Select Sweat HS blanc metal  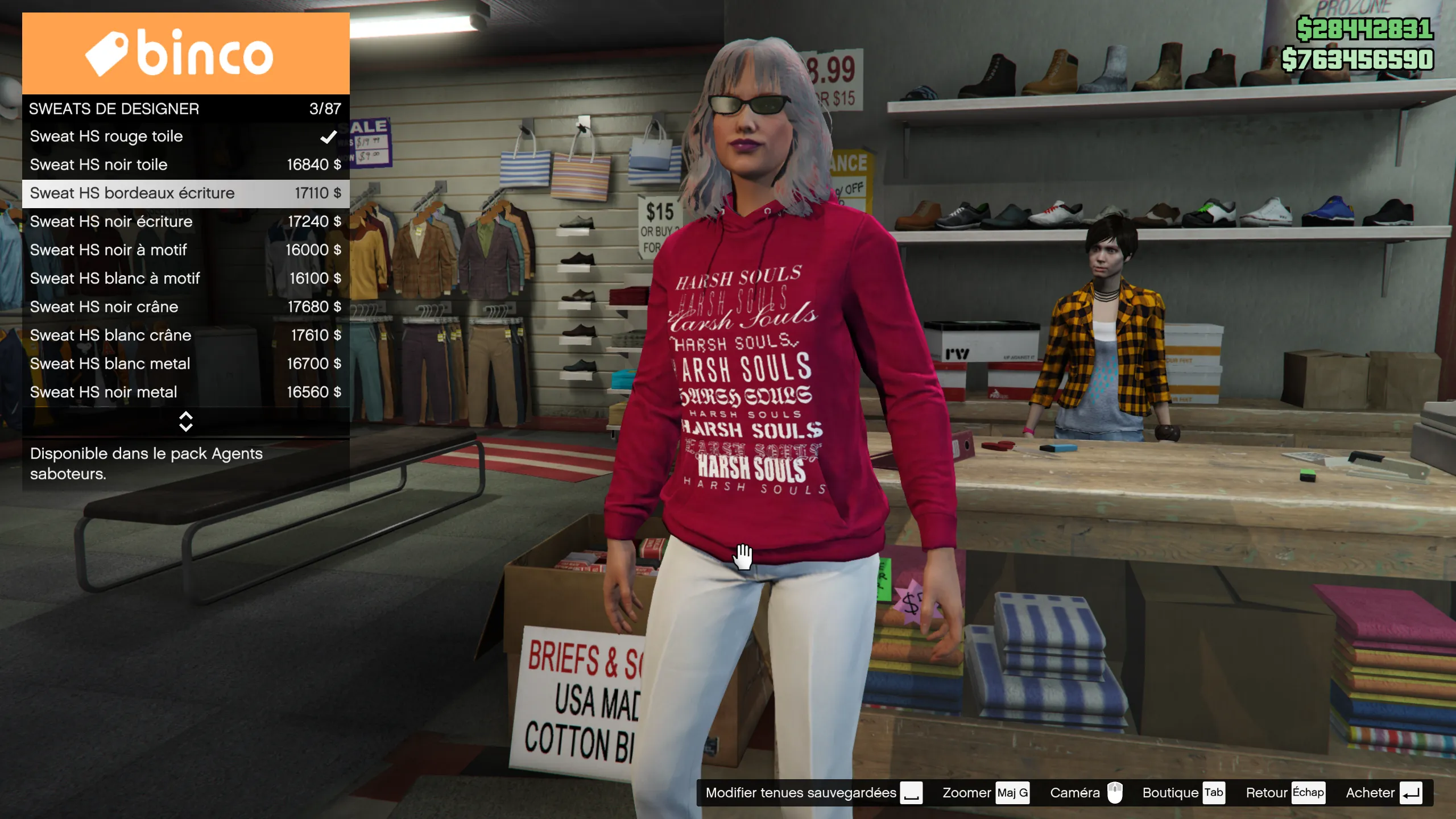click(185, 364)
